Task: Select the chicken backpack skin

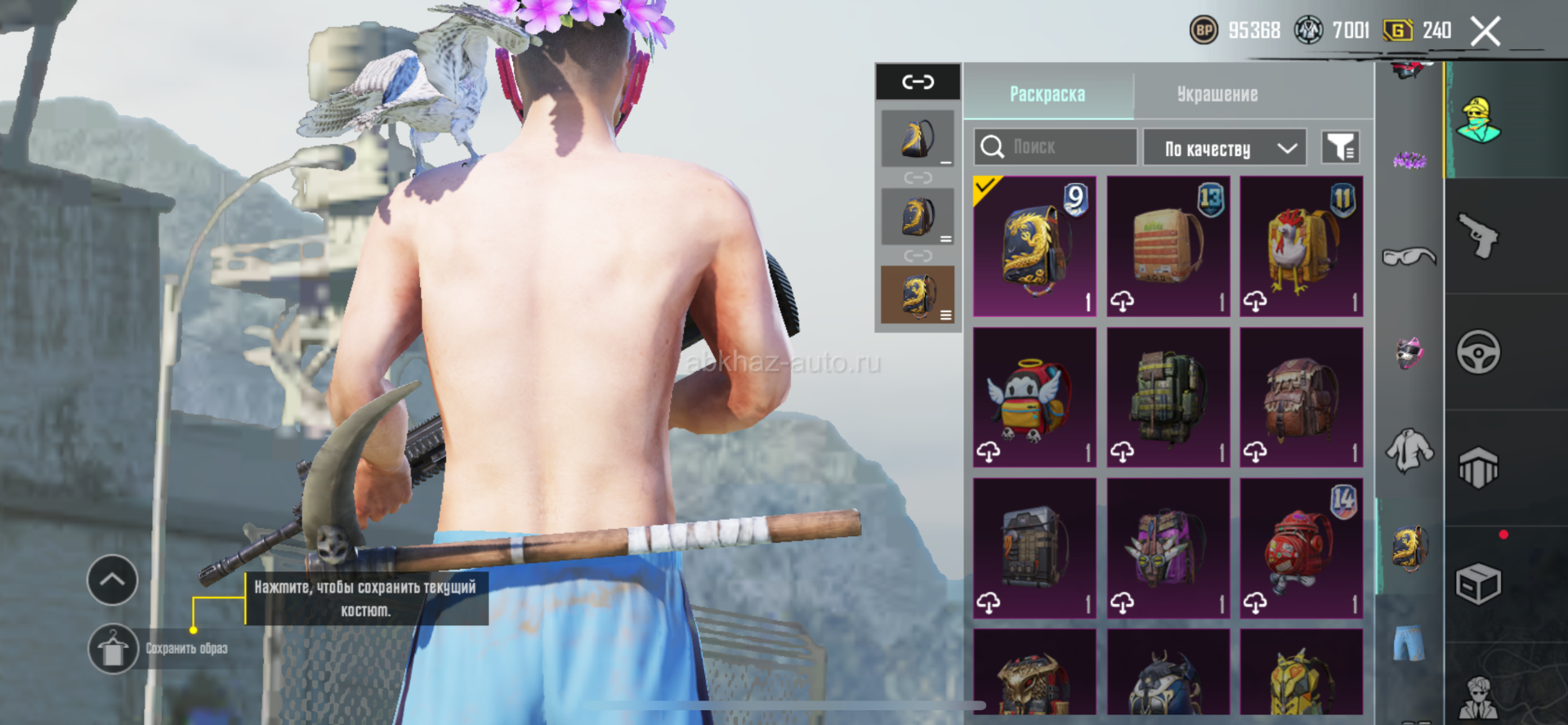Action: (1301, 246)
